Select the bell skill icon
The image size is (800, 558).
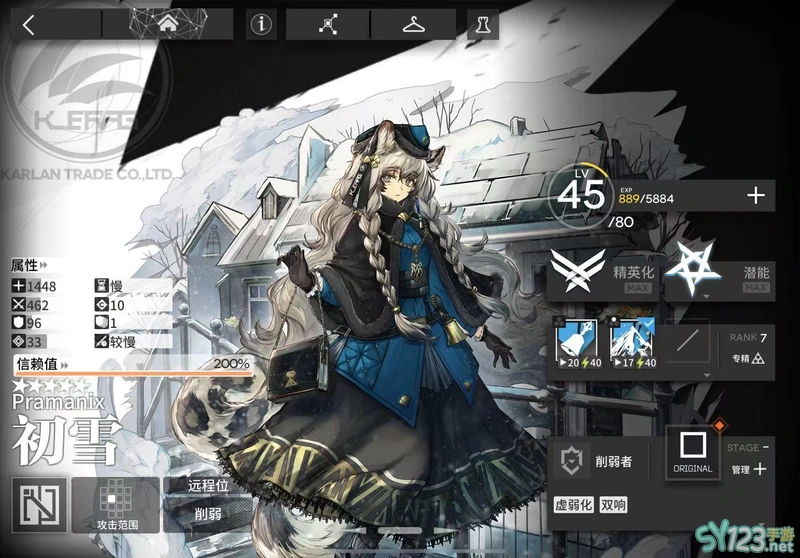(576, 341)
